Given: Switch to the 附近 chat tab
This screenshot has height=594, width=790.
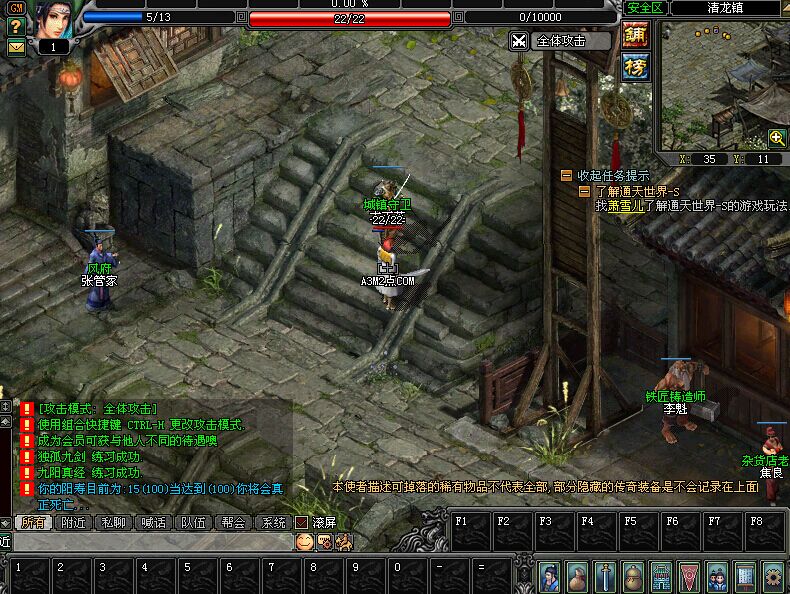Looking at the screenshot, I should coord(72,522).
